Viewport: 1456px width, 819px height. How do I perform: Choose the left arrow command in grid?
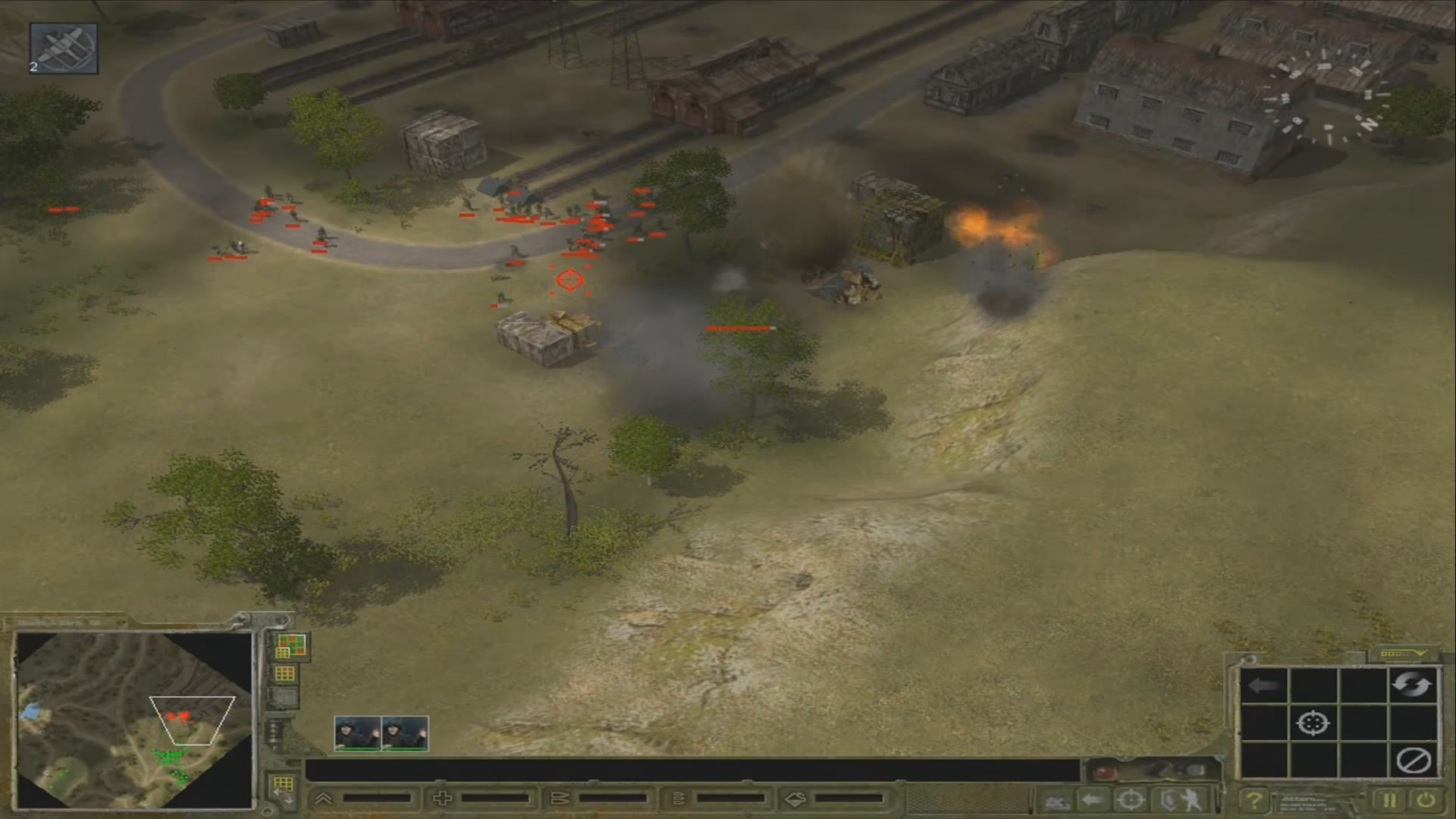(x=1263, y=686)
